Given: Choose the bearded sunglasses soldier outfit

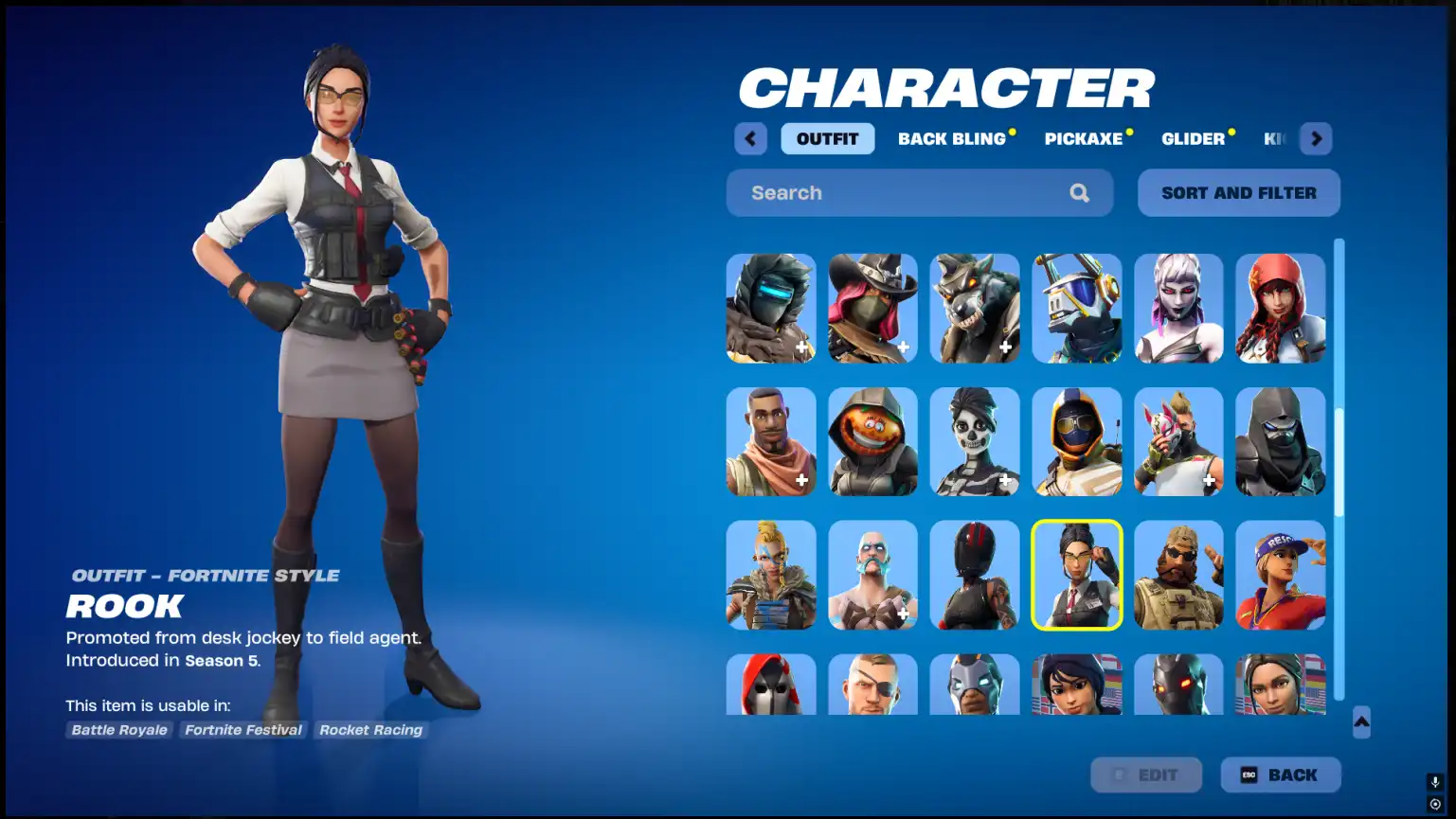Looking at the screenshot, I should pos(1178,575).
